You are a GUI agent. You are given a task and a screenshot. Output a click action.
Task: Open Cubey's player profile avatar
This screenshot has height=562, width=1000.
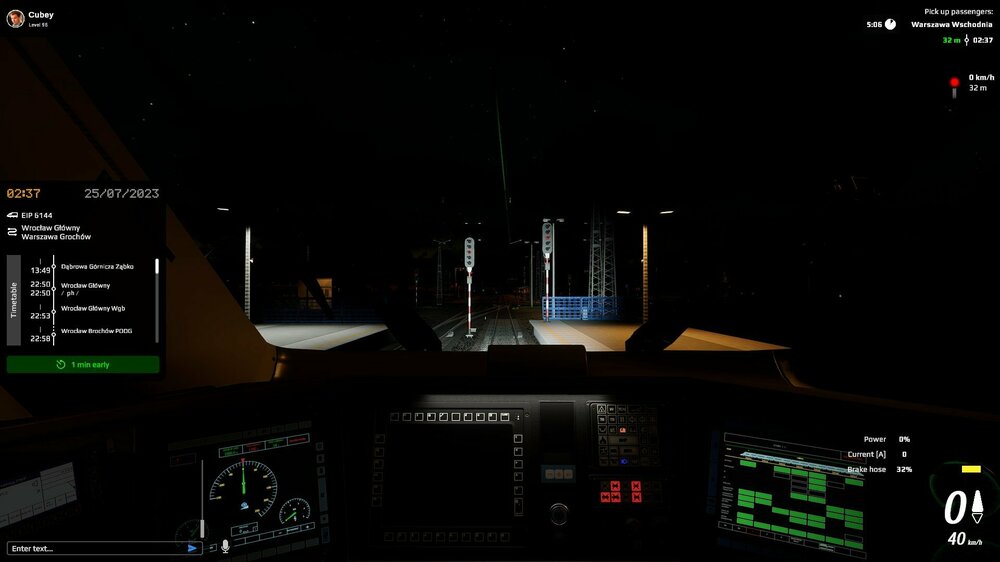(15, 18)
